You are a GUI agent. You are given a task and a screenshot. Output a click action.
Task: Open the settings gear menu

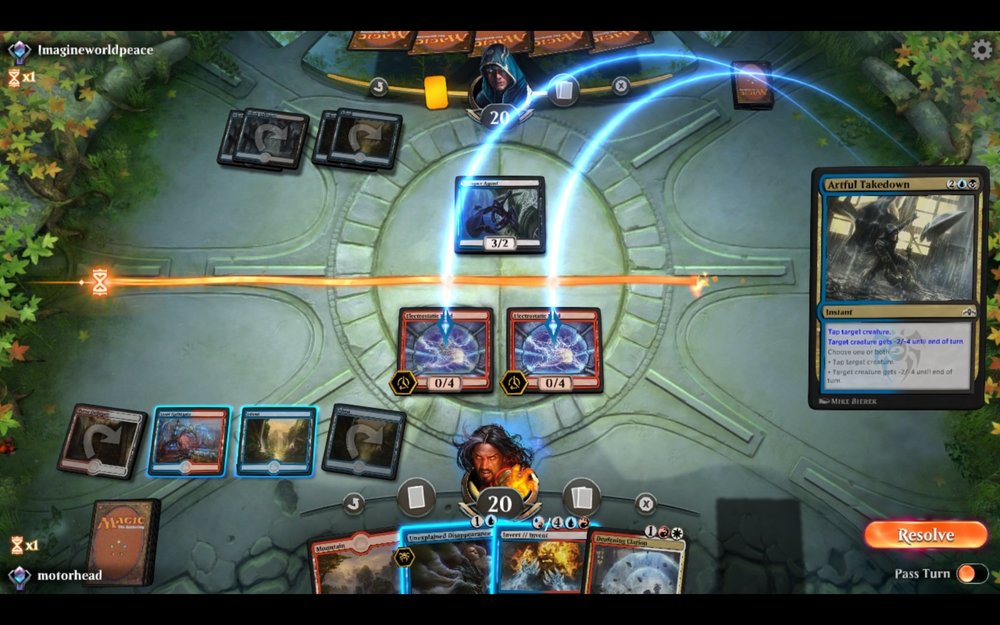tap(982, 50)
